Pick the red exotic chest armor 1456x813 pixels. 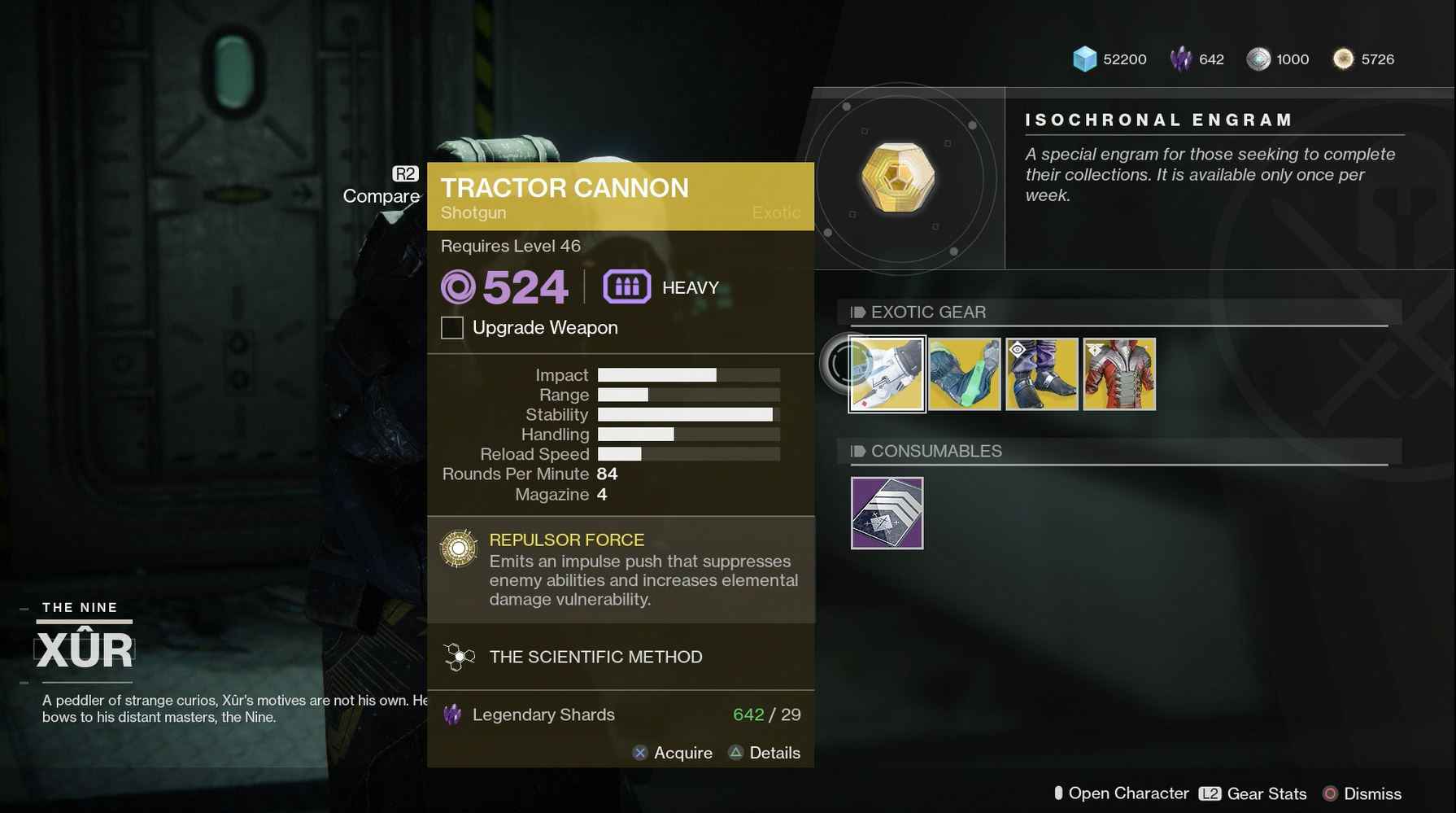click(1119, 374)
